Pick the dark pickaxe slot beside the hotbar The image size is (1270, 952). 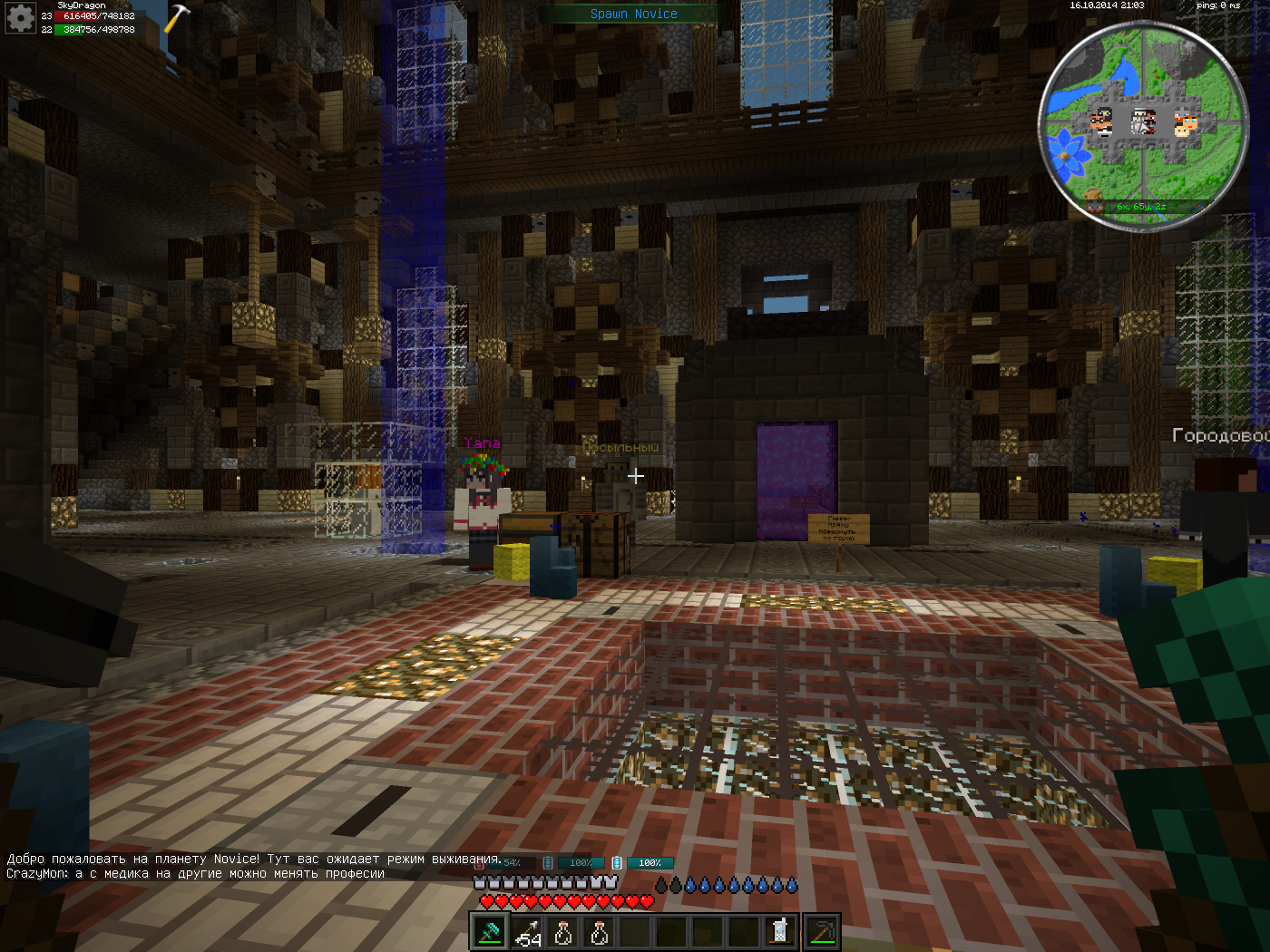coord(822,932)
